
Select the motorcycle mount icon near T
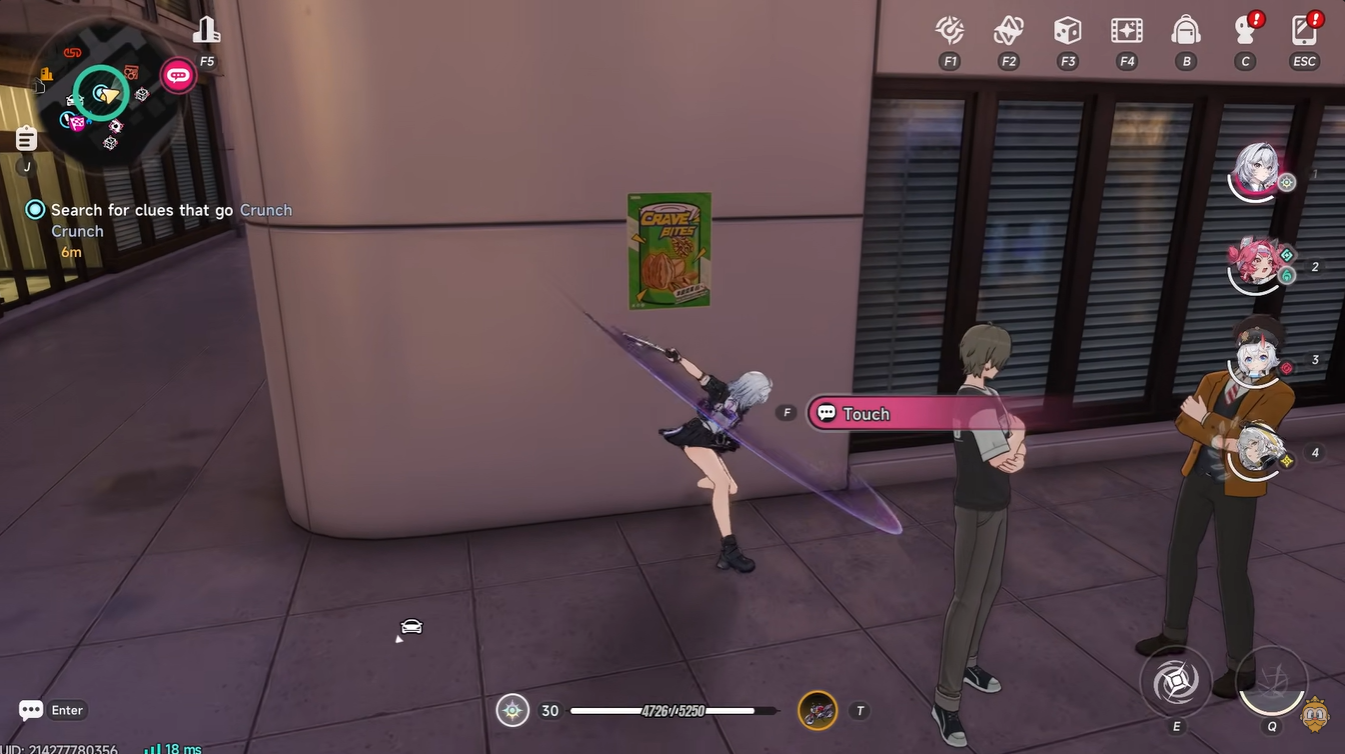tap(819, 710)
